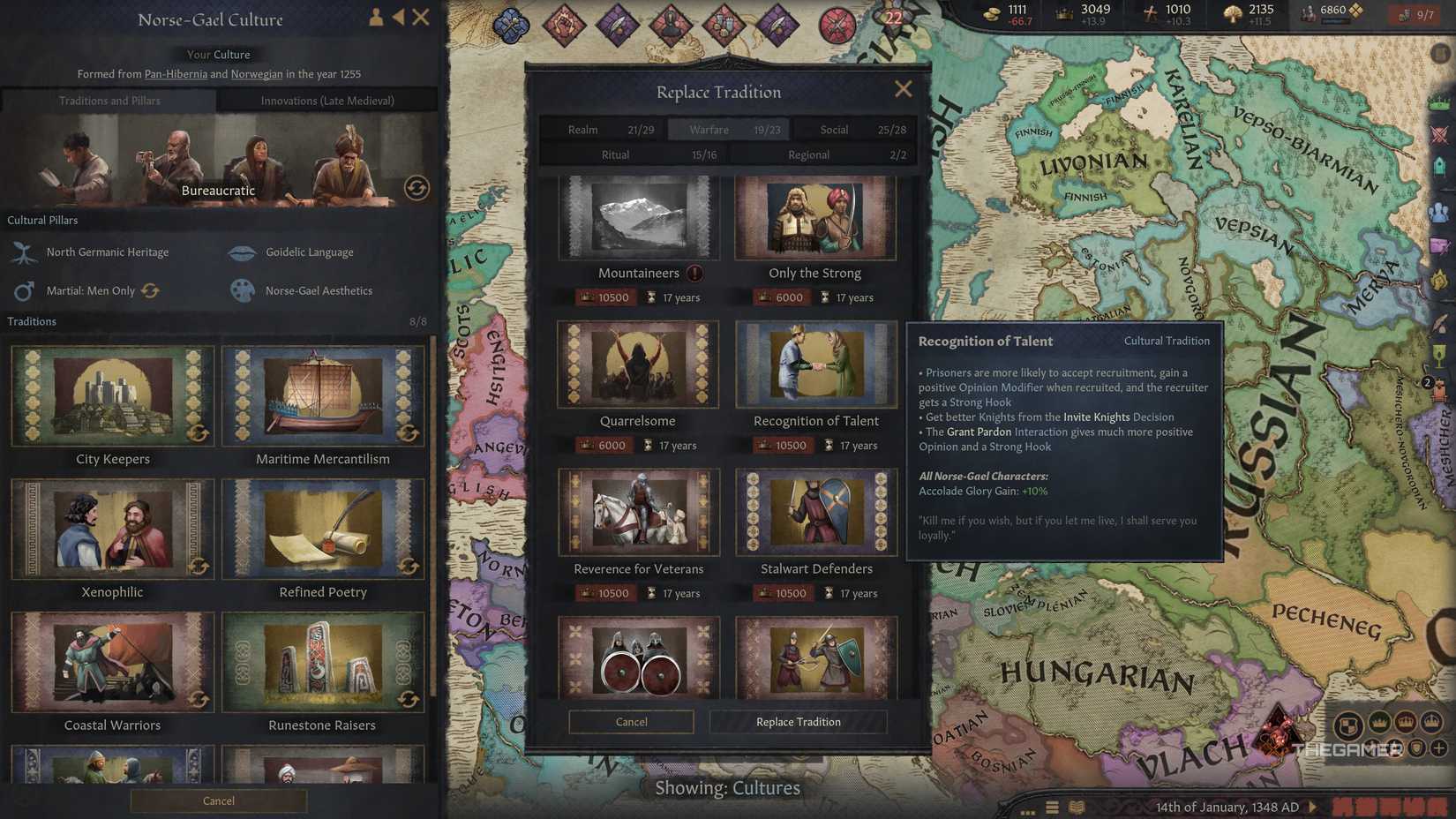Click the dynasty renown icon showing 6860

click(x=1308, y=13)
